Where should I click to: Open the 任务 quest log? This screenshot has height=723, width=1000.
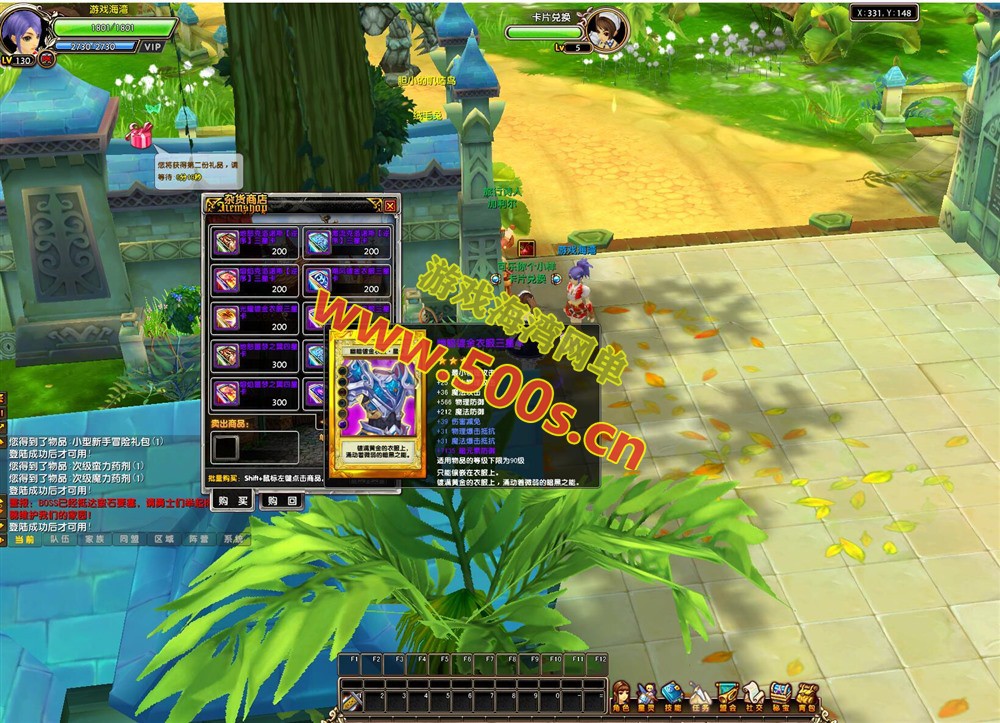tap(700, 694)
